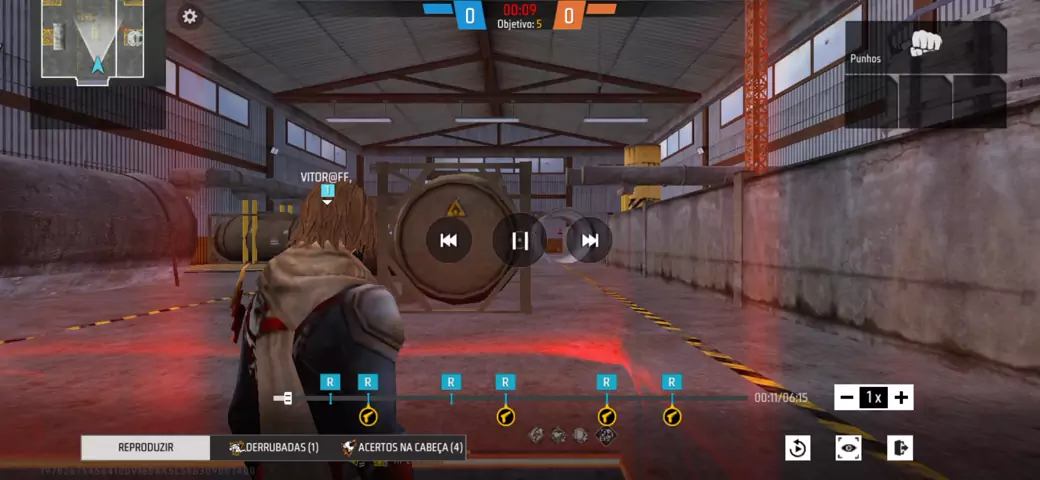Screen dimensions: 1040x480
Task: Switch to the DERRUBADAS (1) filter
Action: (273, 448)
